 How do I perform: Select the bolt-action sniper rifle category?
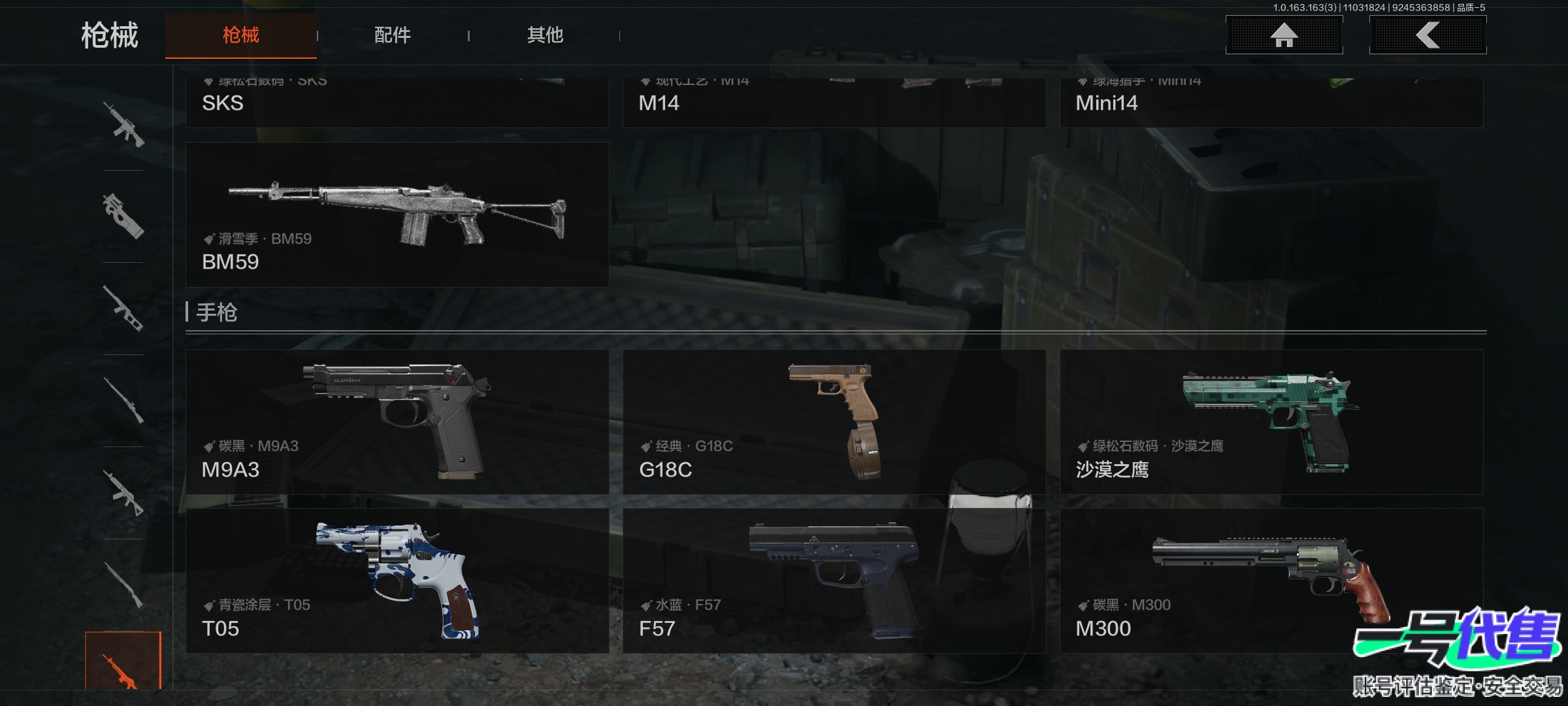tap(123, 401)
